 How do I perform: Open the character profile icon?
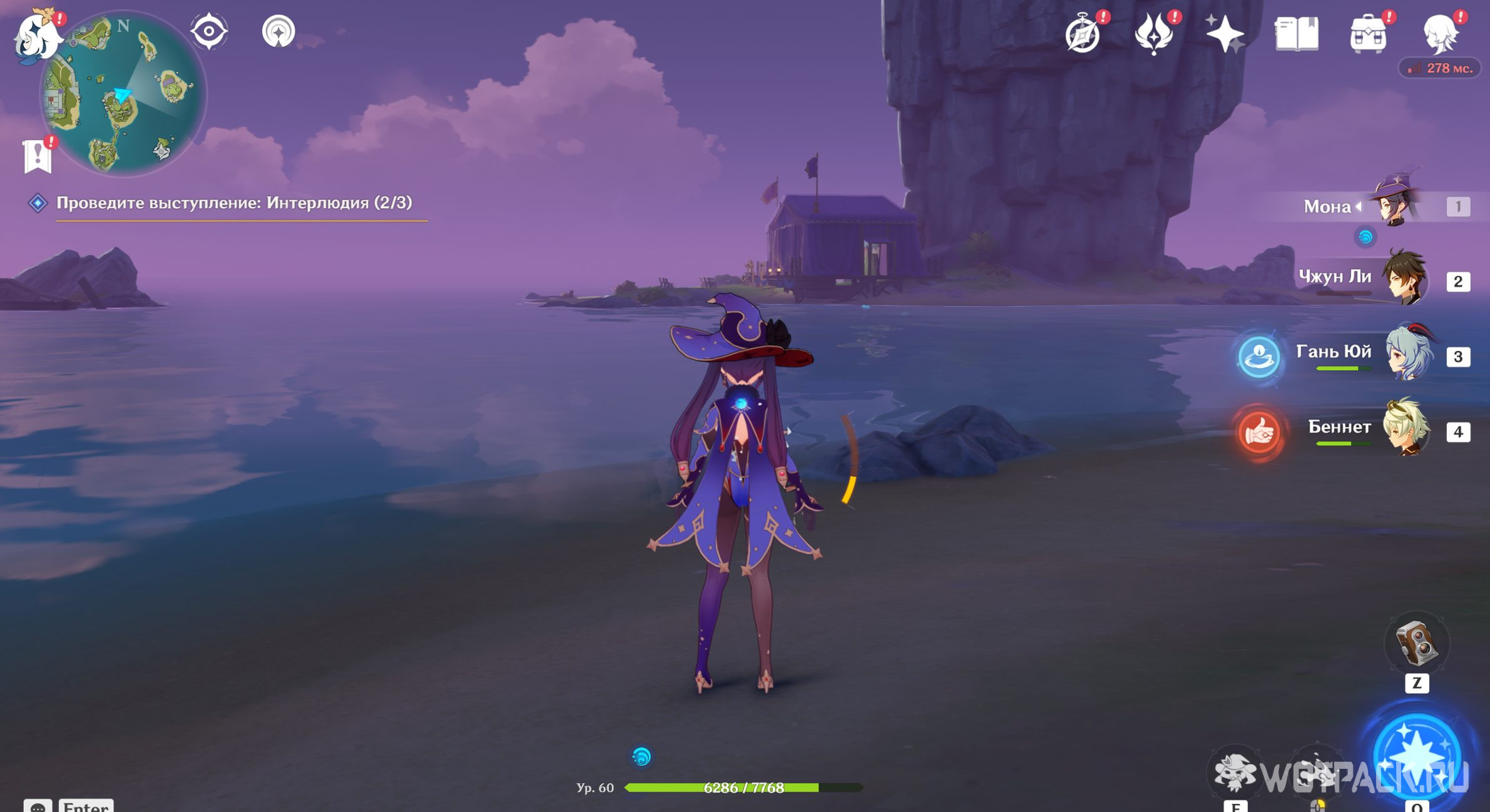(x=1440, y=34)
